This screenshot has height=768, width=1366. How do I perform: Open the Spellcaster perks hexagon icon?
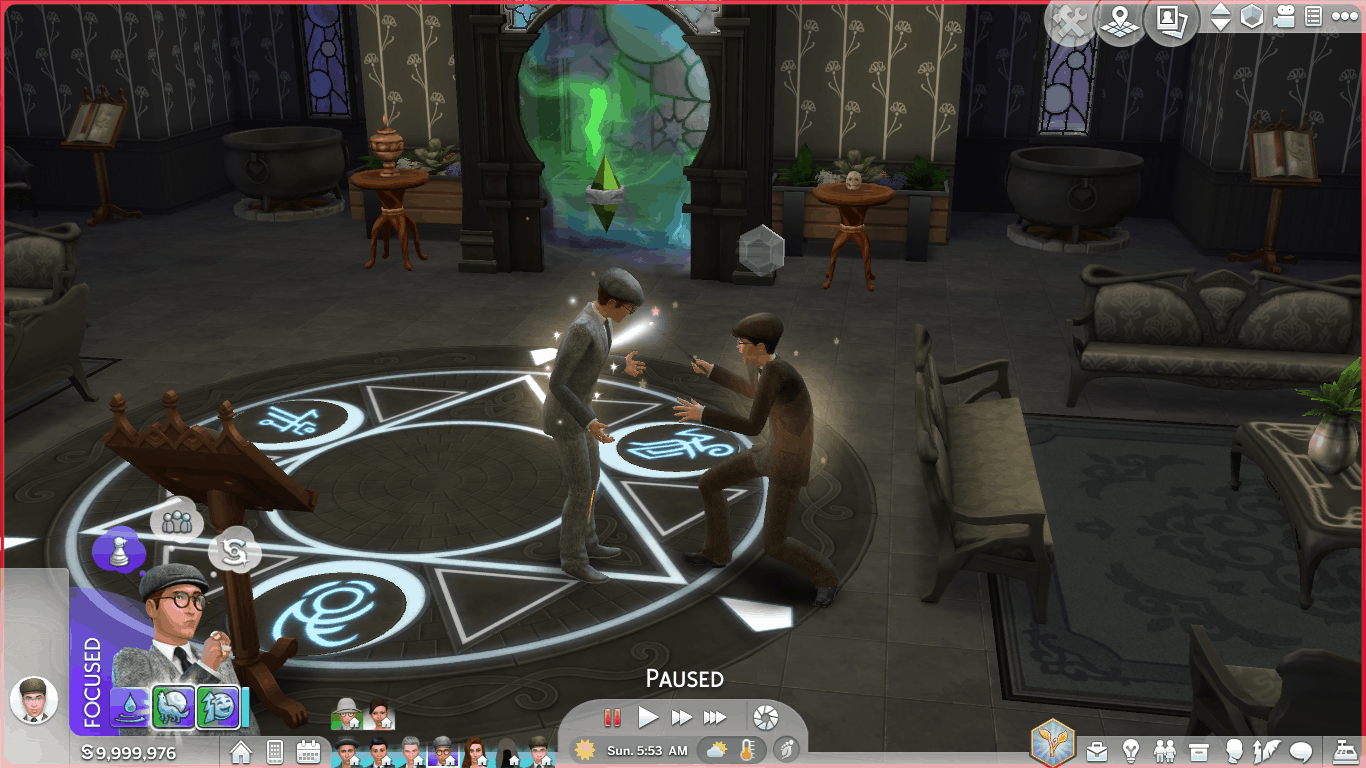[x=1053, y=744]
